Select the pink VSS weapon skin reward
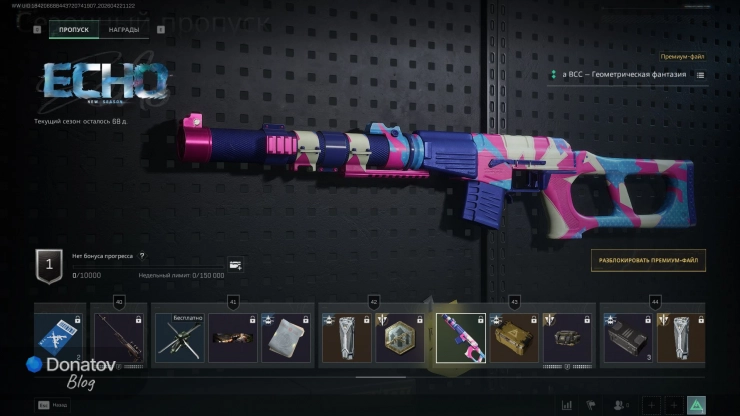 point(460,337)
